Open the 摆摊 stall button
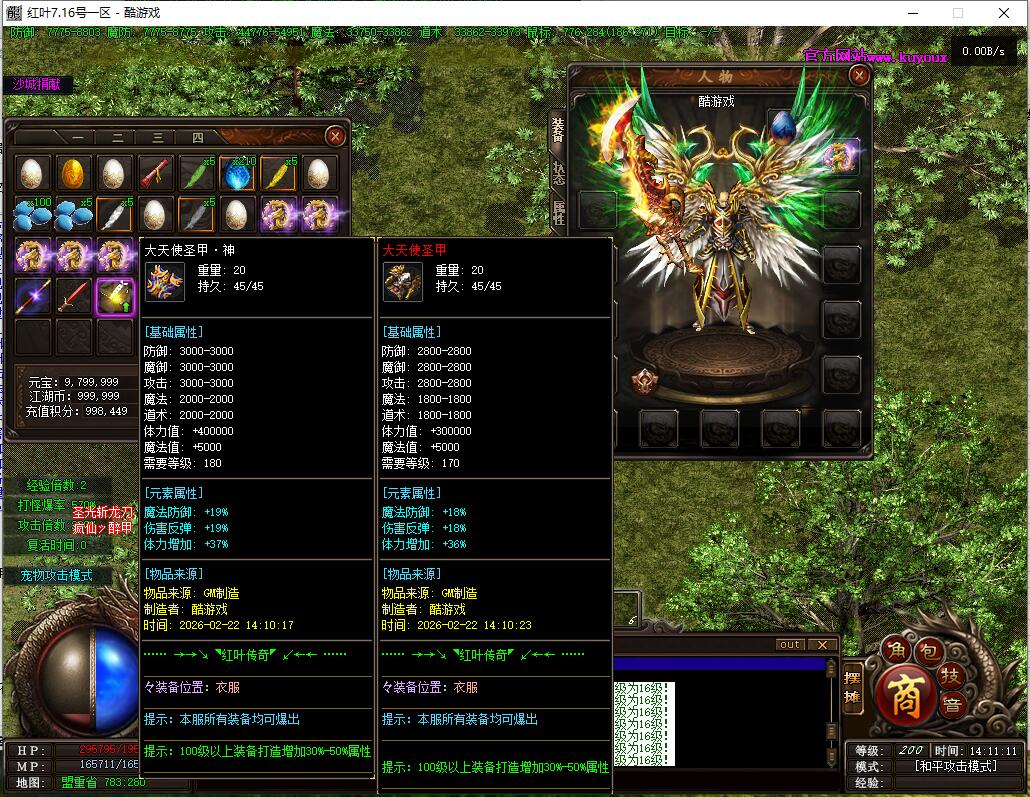Screen dimensions: 1030x797 click(853, 688)
